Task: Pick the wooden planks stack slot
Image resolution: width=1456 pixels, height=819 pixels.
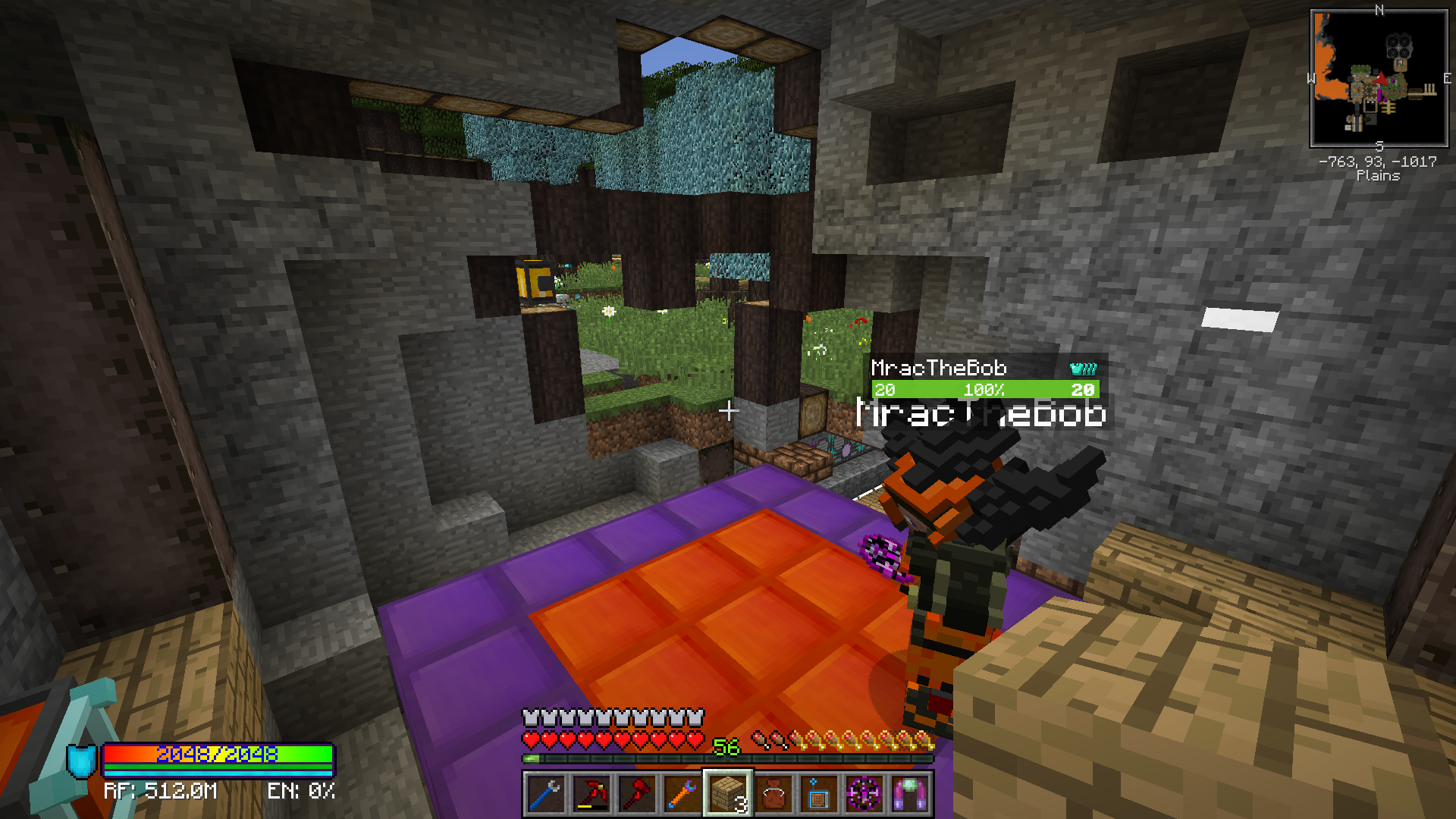Action: point(727,794)
